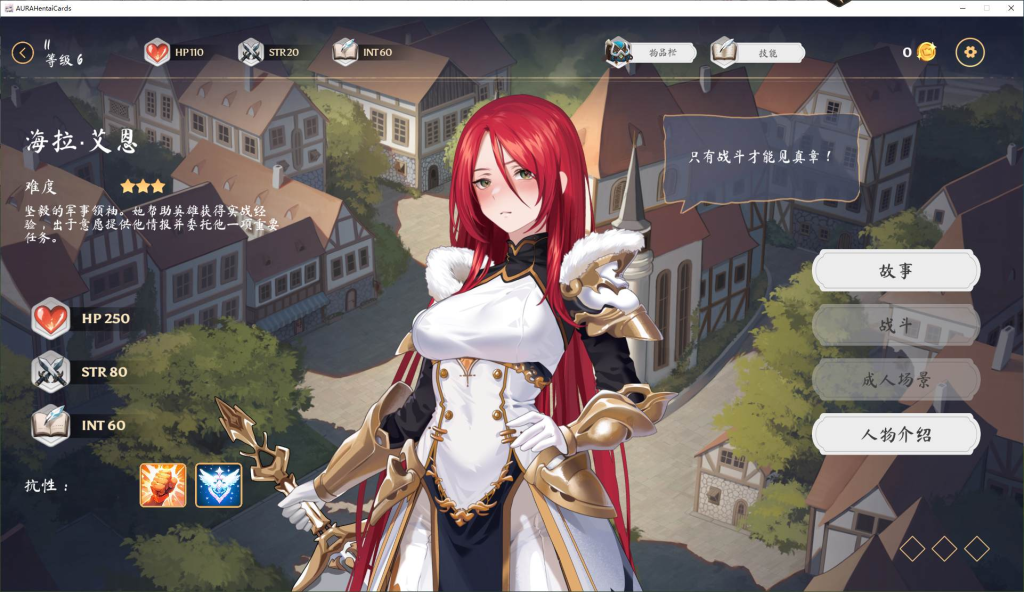
Task: Choose the 战斗 battle button
Action: tap(895, 325)
